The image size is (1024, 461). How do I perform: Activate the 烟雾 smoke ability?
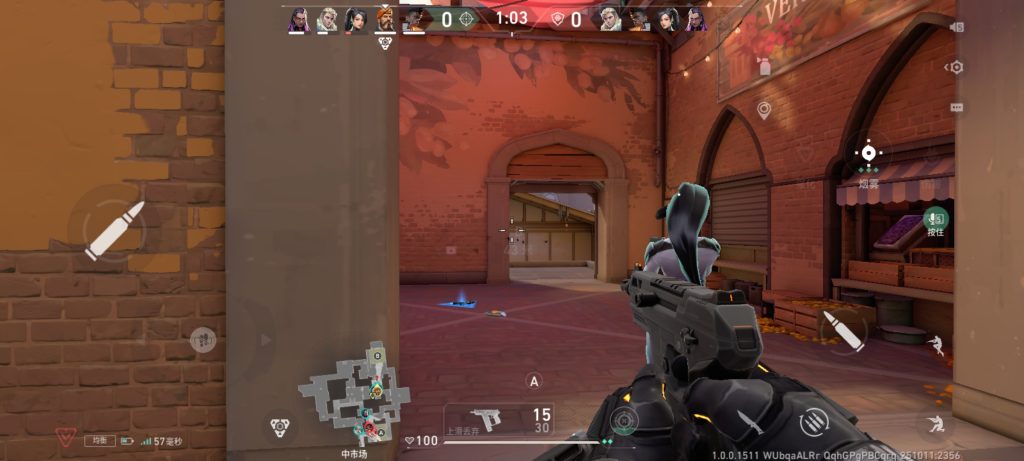(x=868, y=154)
